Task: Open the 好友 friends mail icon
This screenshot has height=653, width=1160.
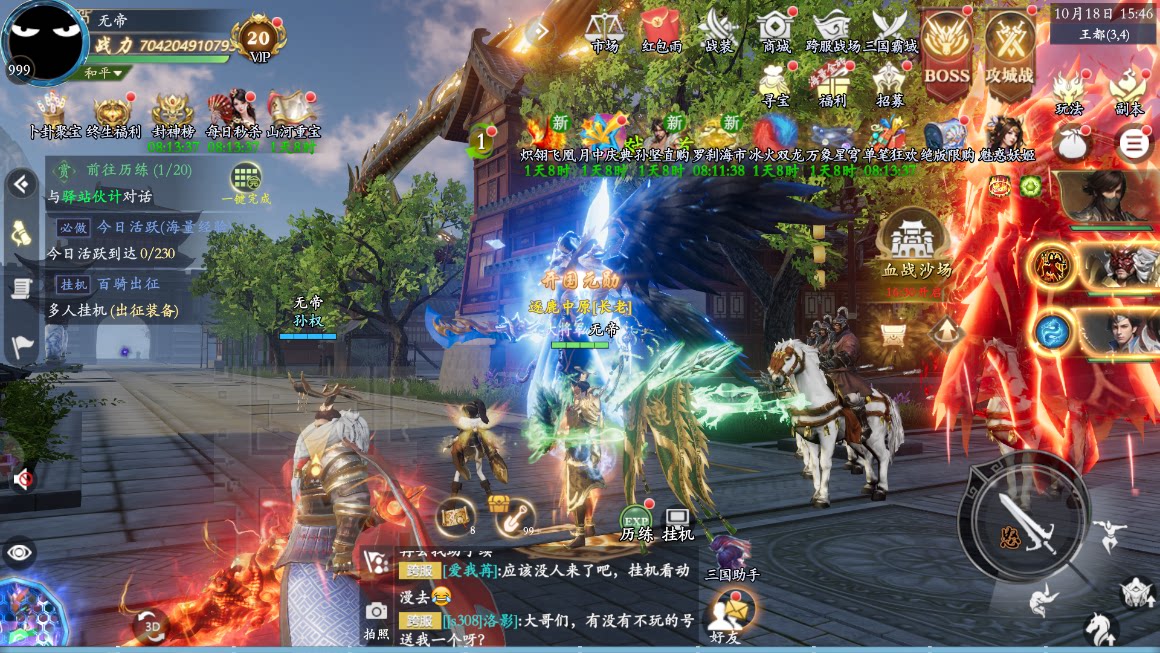Action: (731, 611)
